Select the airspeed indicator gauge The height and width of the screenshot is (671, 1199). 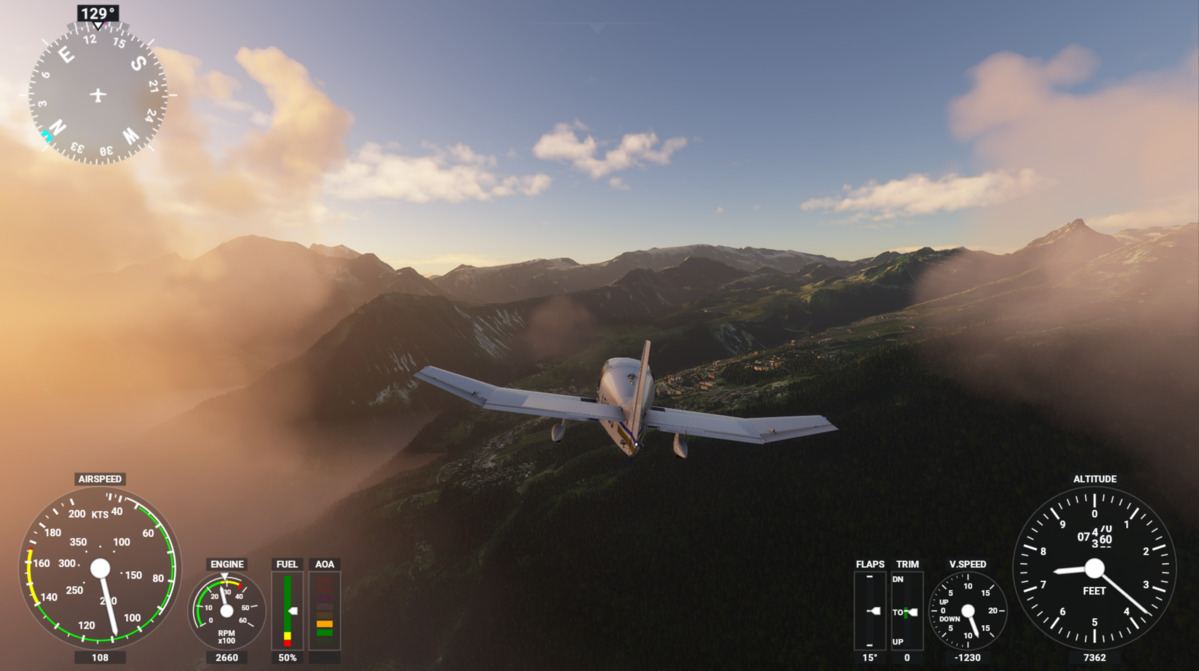point(100,568)
